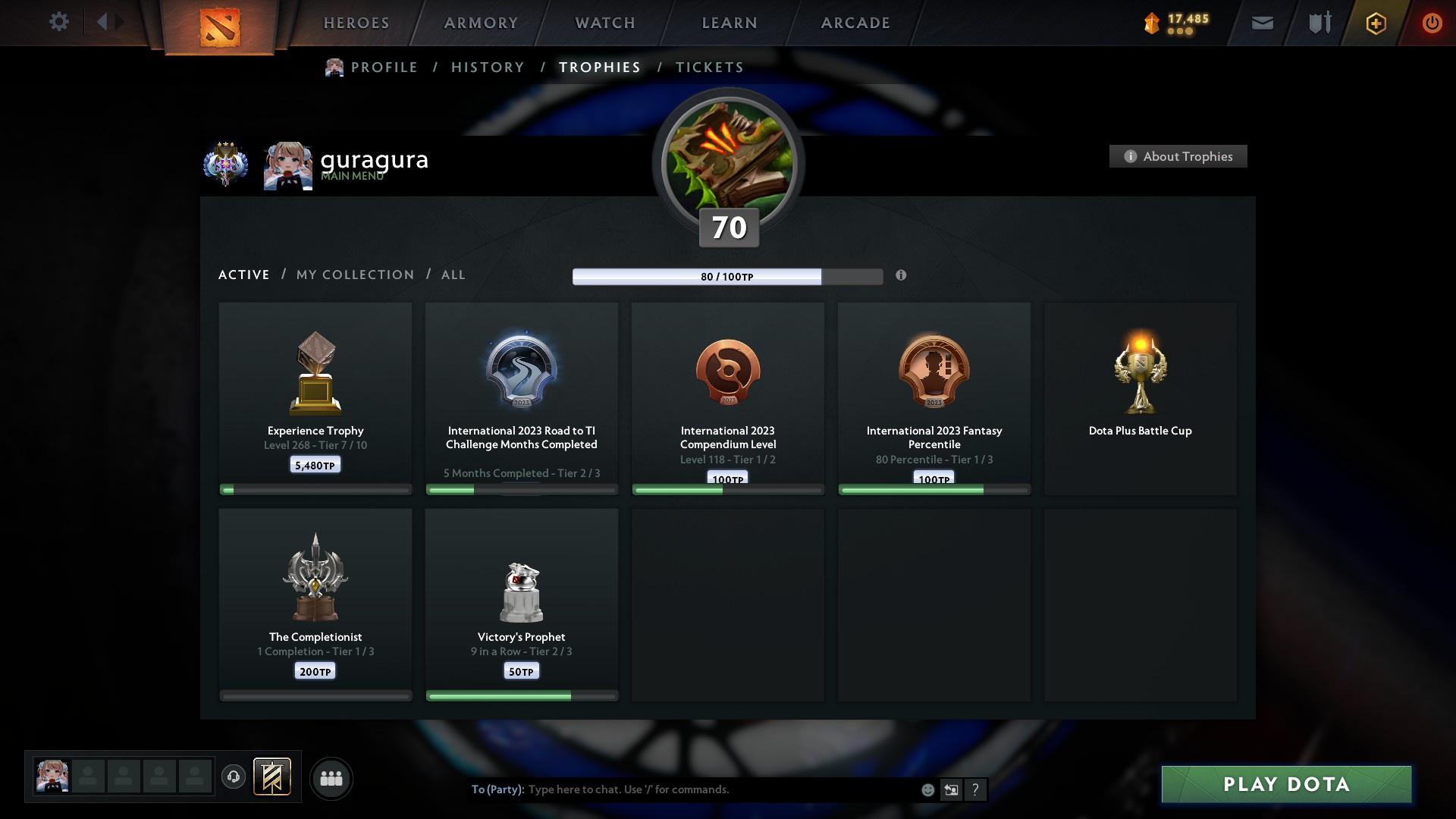The height and width of the screenshot is (819, 1456).
Task: Open the mail inbox icon
Action: (1262, 23)
